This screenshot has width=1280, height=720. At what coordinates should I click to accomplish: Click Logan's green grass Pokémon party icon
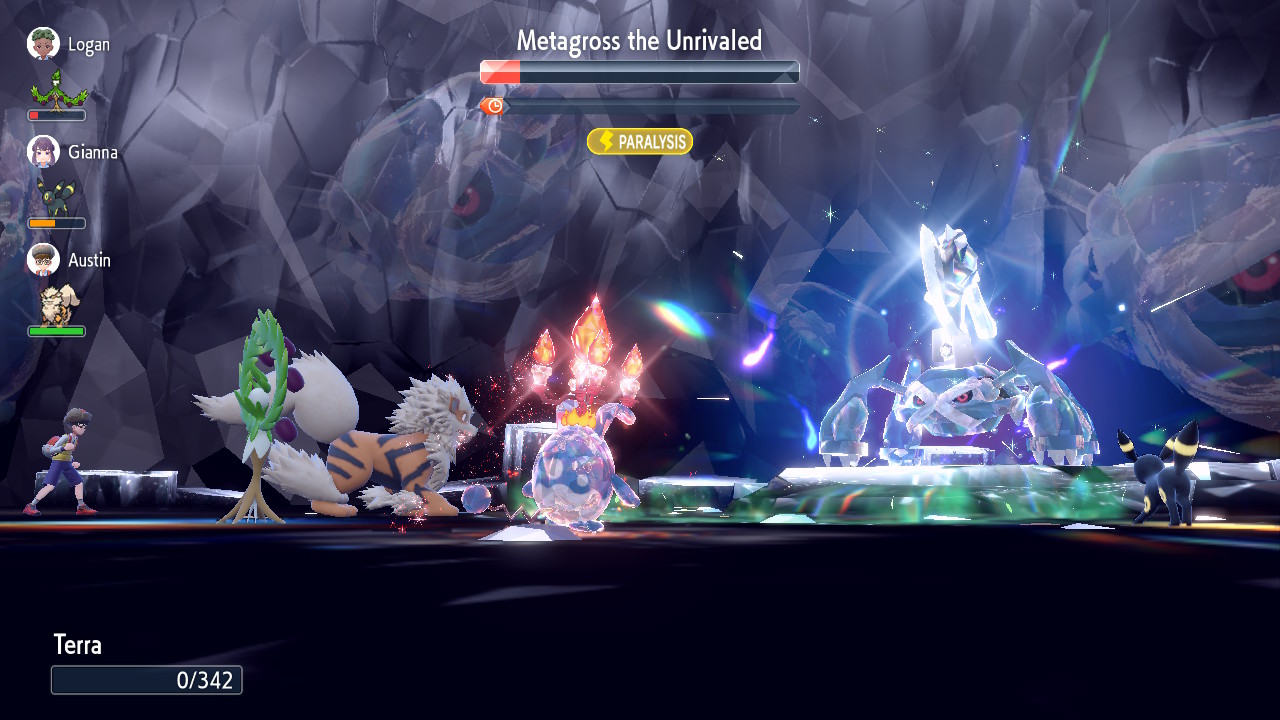[x=58, y=90]
